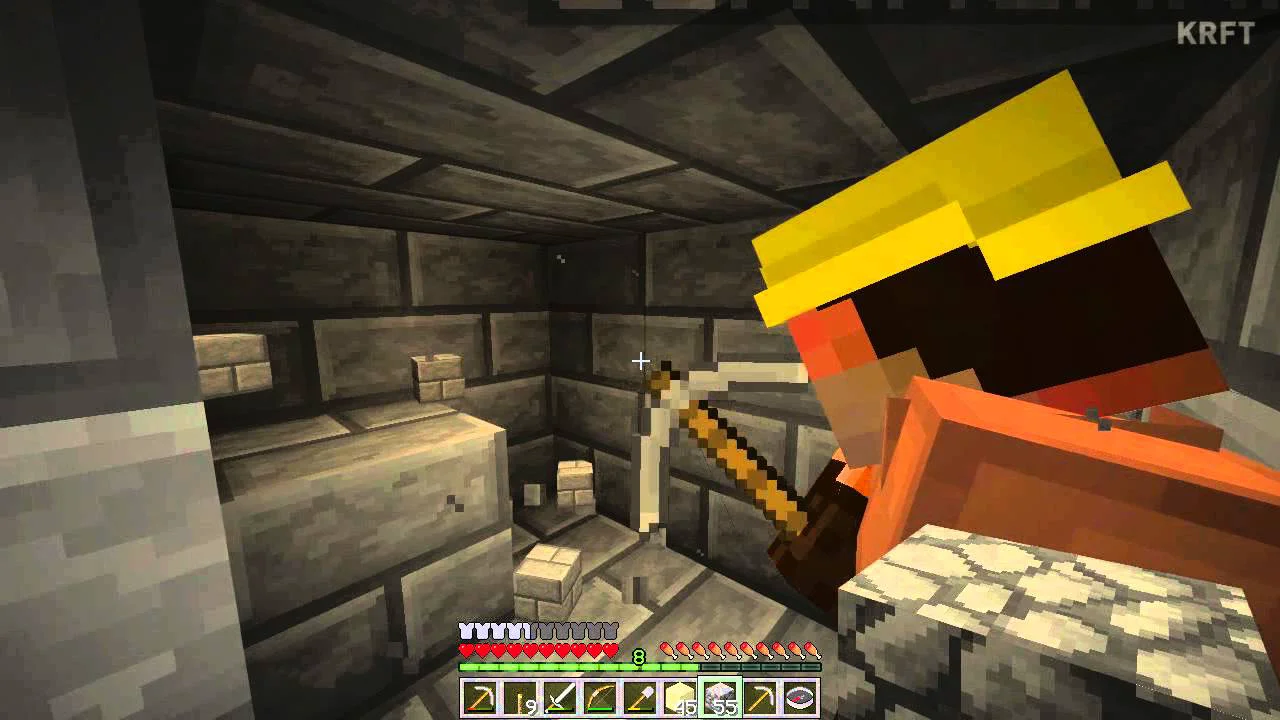Select the stack of 9 torches
The image size is (1280, 720).
click(x=519, y=697)
